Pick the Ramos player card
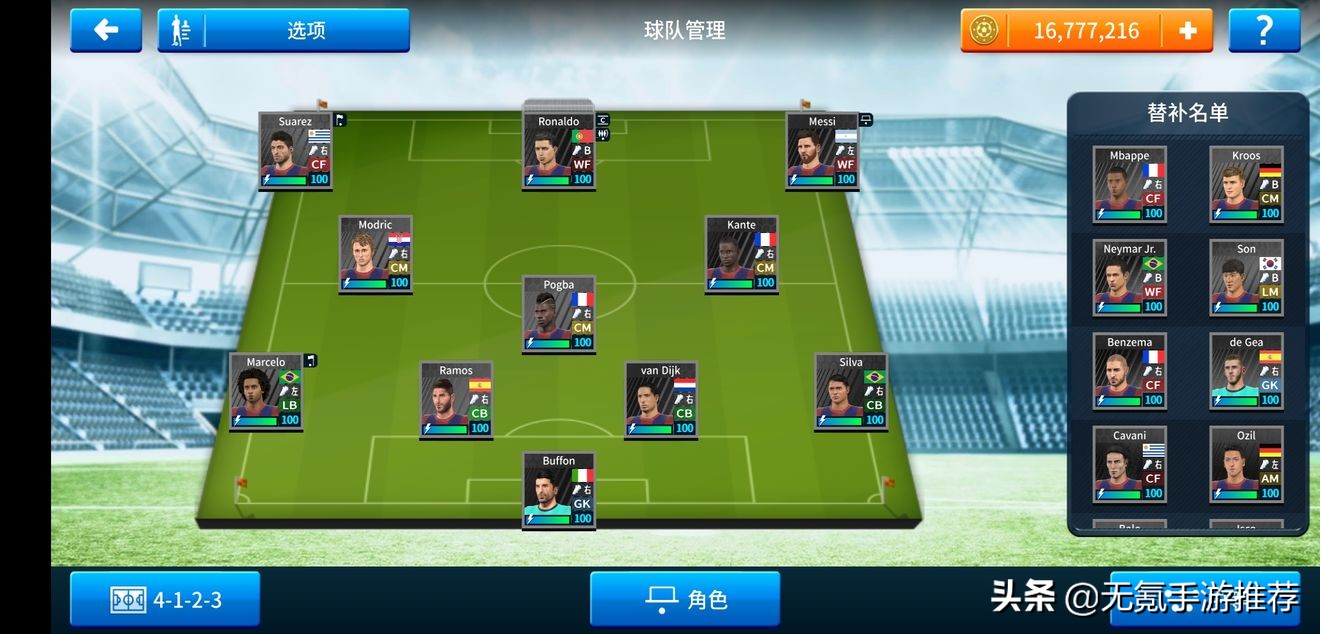Screen dimensions: 1320x634 (456, 400)
